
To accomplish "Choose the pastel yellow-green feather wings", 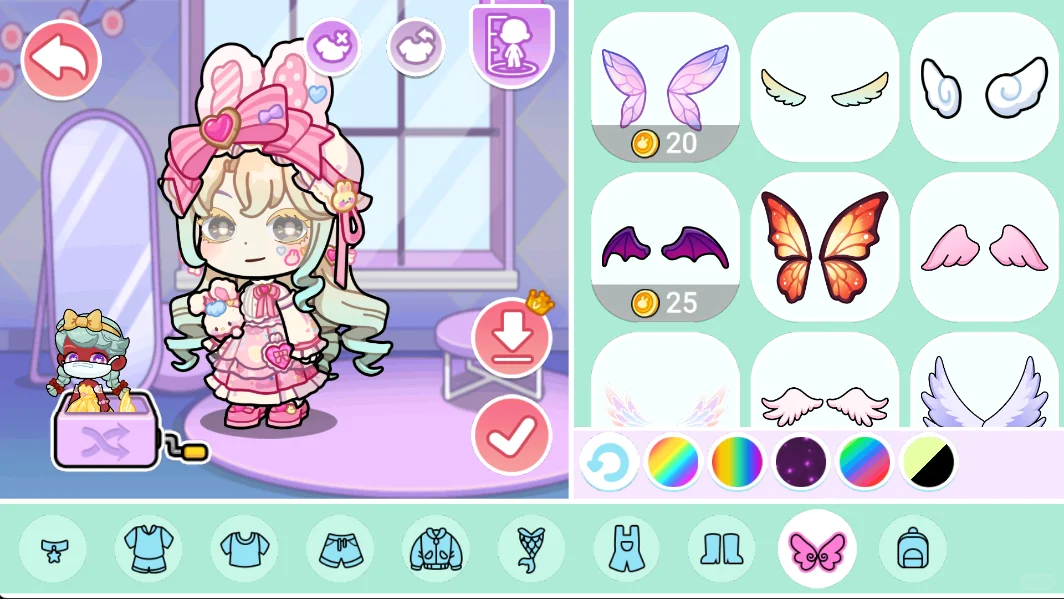I will (x=825, y=86).
